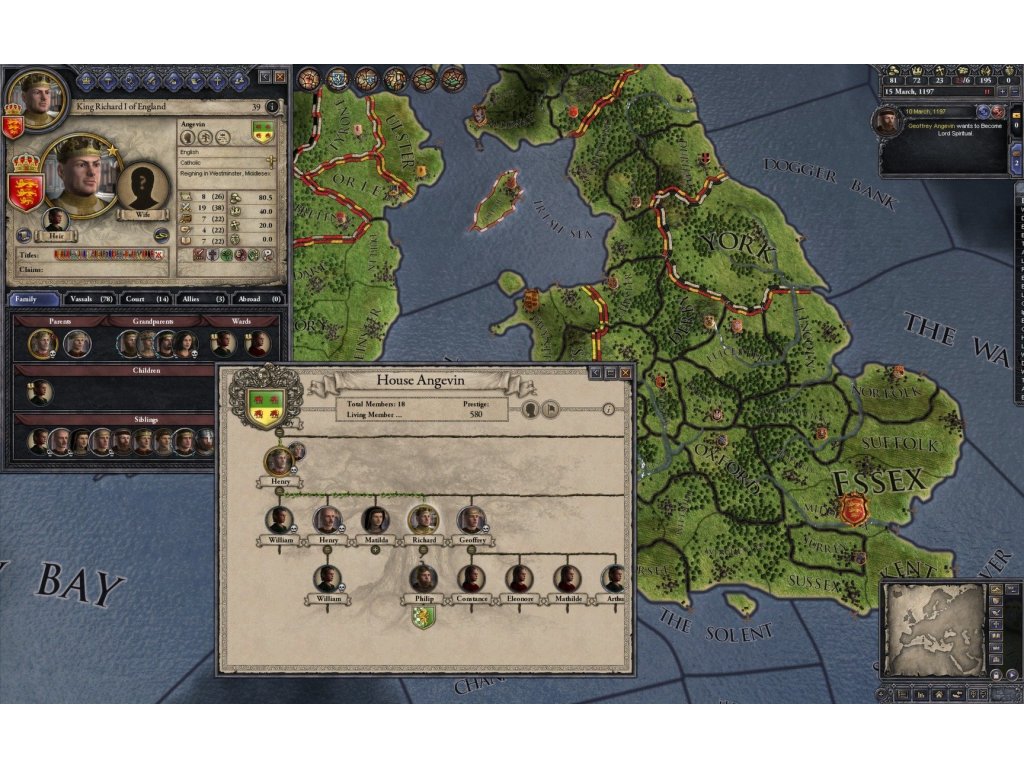Screen dimensions: 1024x768
Task: Show the Allies tab
Action: click(203, 299)
